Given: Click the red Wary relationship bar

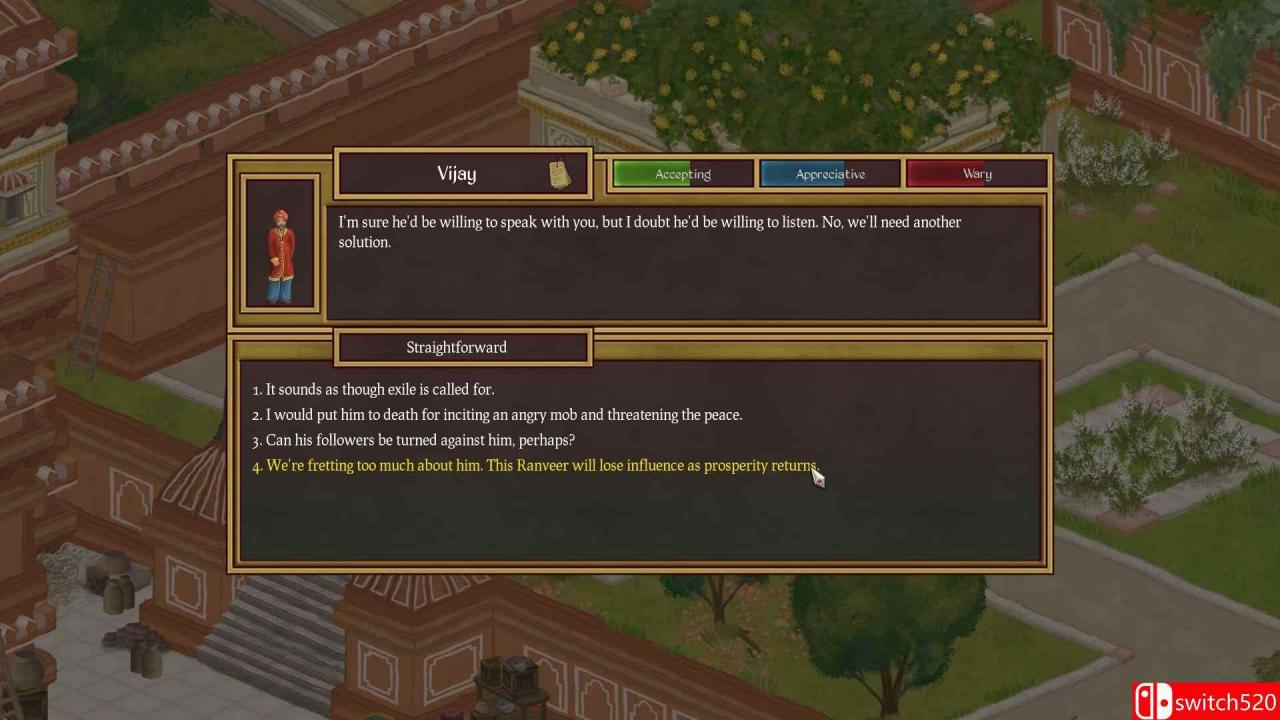Looking at the screenshot, I should tap(976, 173).
